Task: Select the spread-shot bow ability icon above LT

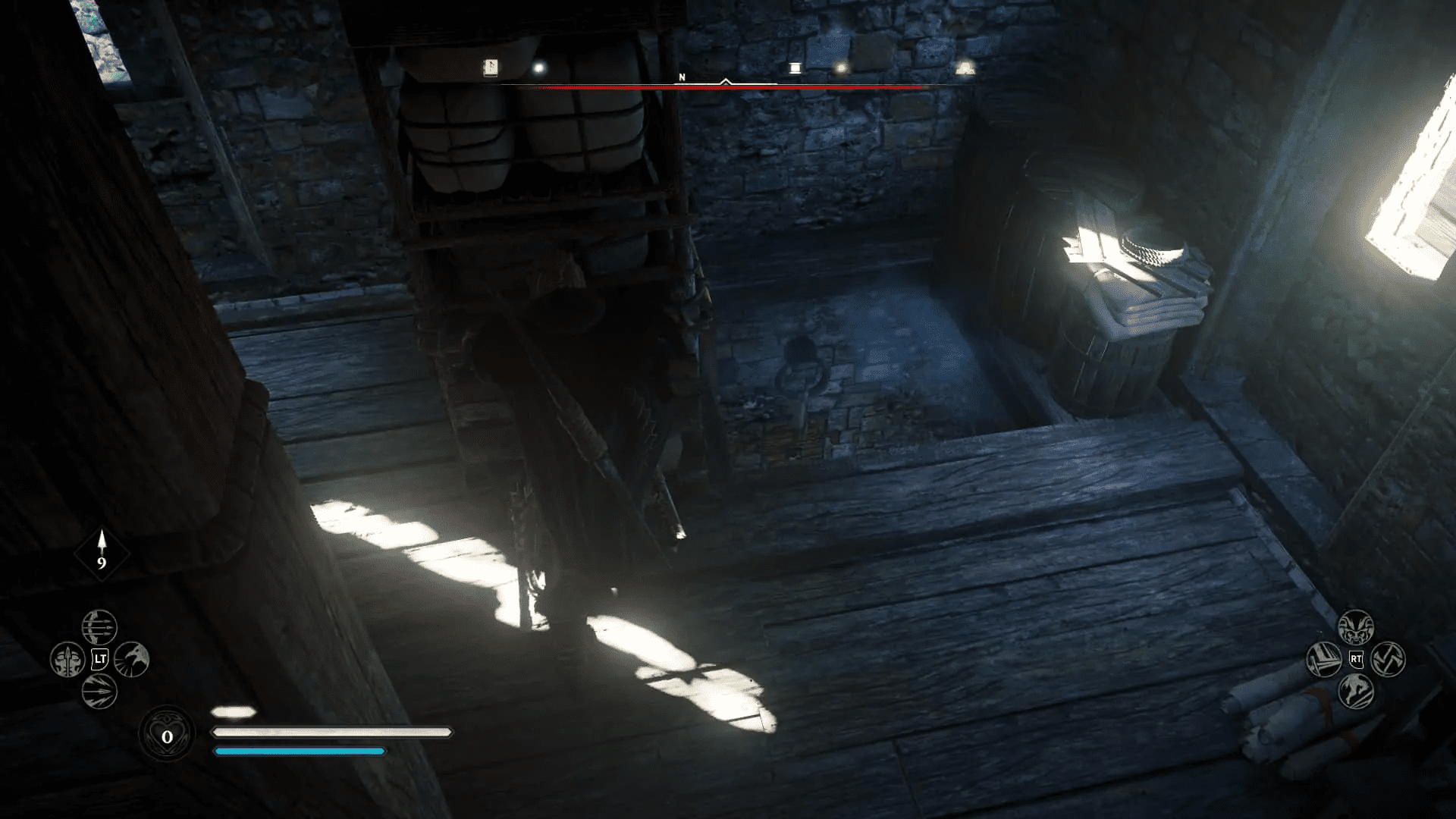Action: coord(99,627)
